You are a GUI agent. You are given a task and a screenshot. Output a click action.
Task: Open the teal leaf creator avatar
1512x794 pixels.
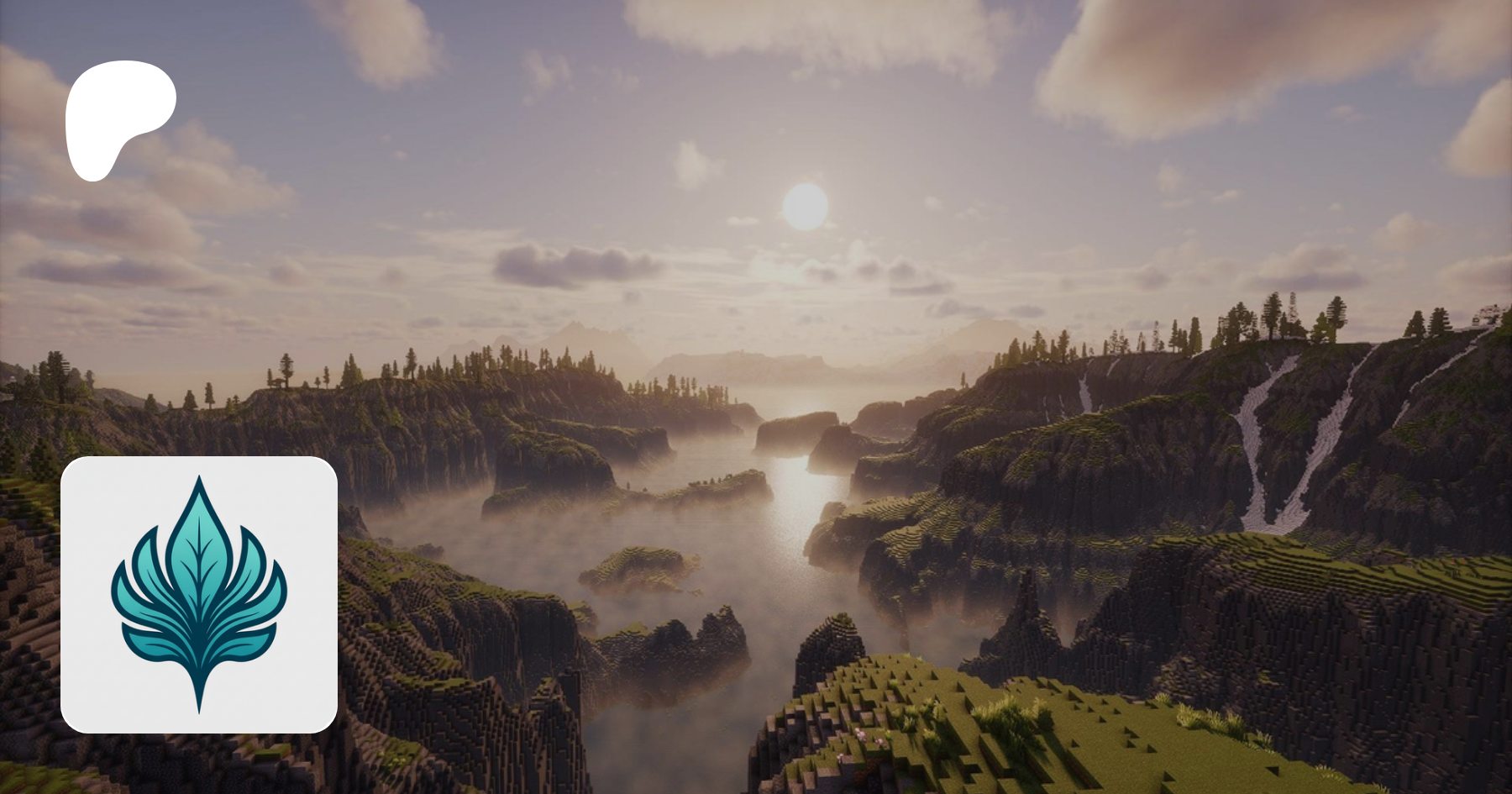point(199,594)
